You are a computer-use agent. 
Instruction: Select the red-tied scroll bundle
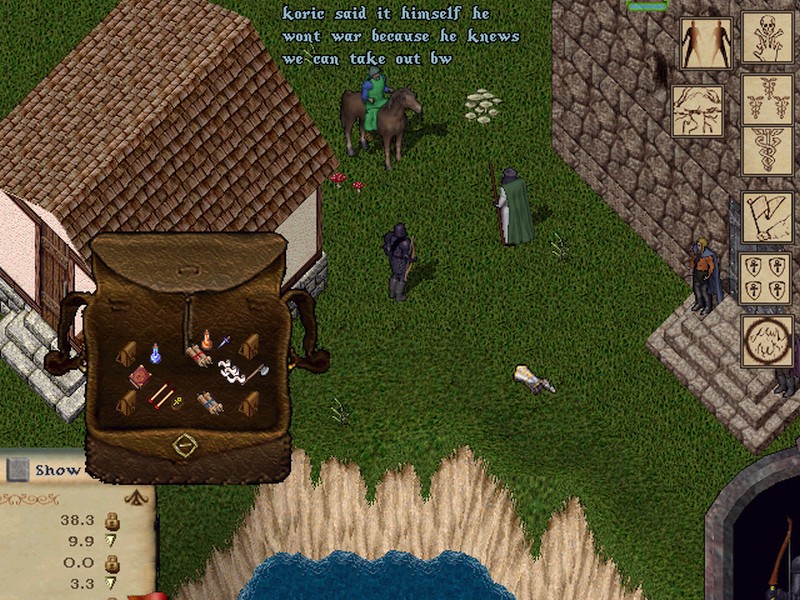(197, 355)
